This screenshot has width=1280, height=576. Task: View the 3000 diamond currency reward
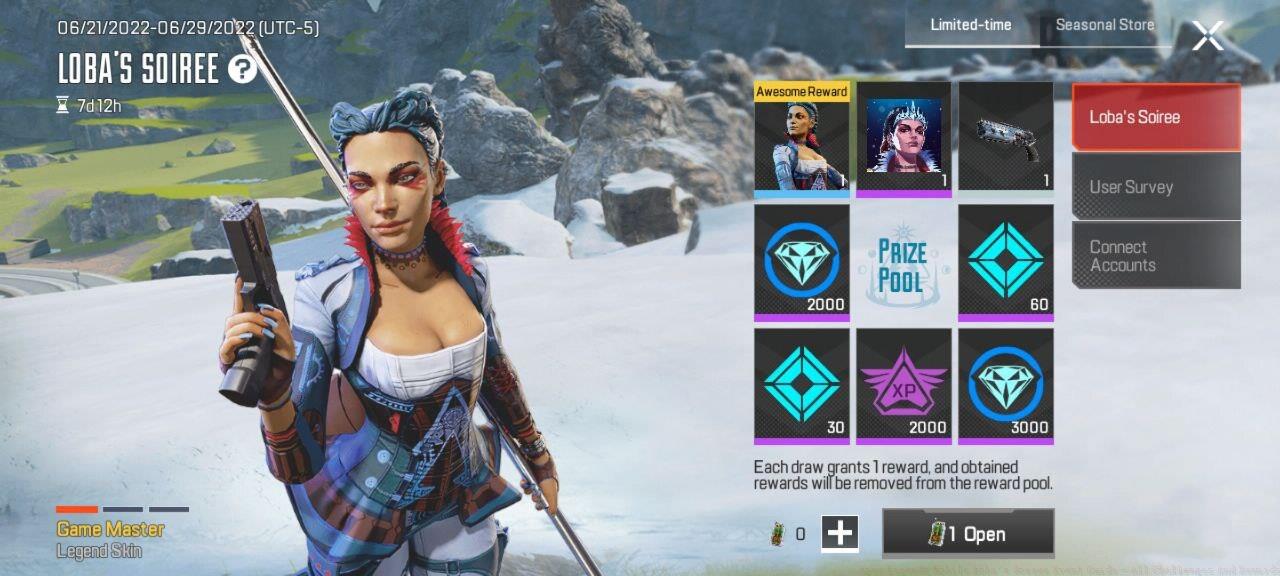point(1005,386)
